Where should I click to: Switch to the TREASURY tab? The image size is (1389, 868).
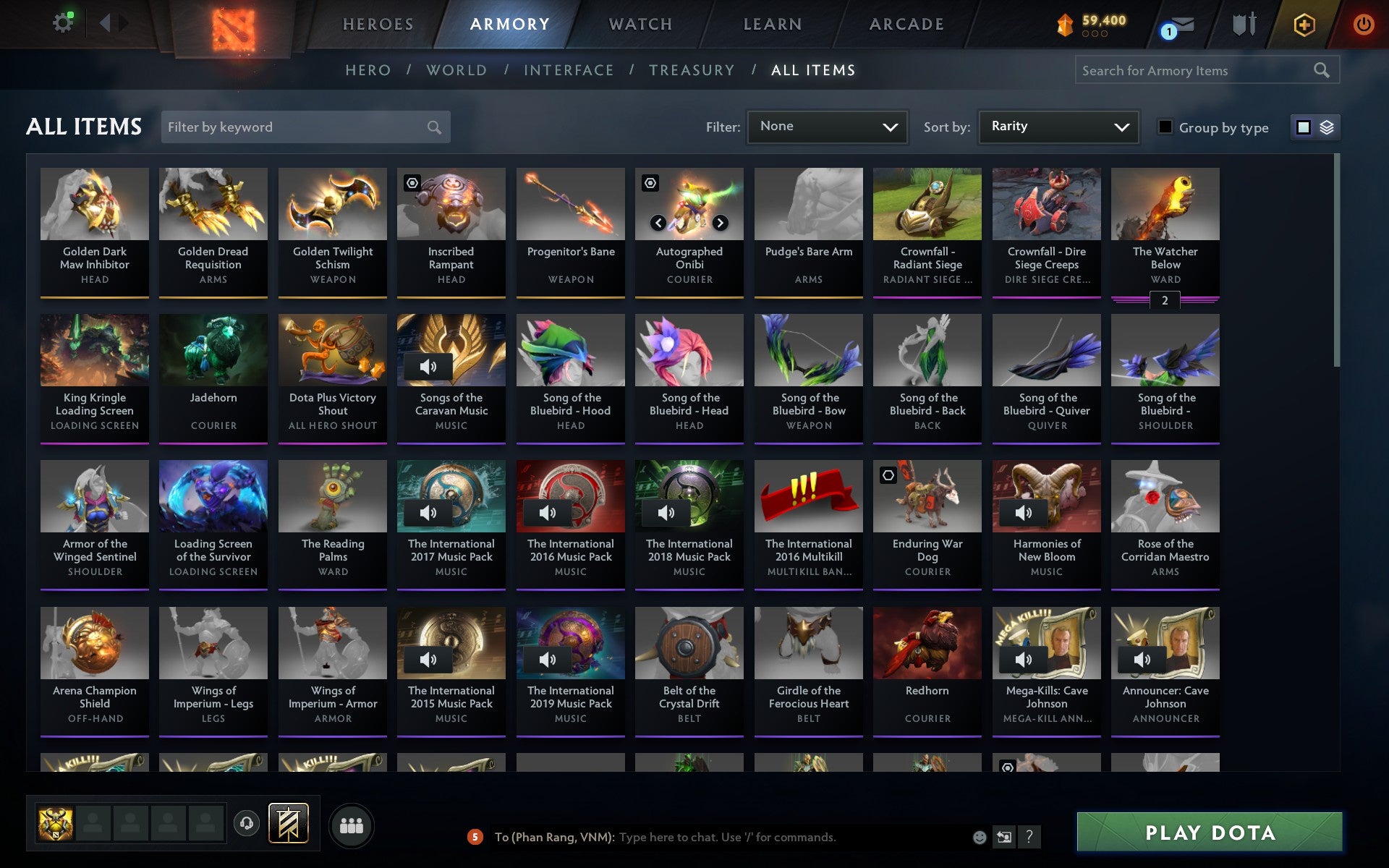[x=692, y=70]
